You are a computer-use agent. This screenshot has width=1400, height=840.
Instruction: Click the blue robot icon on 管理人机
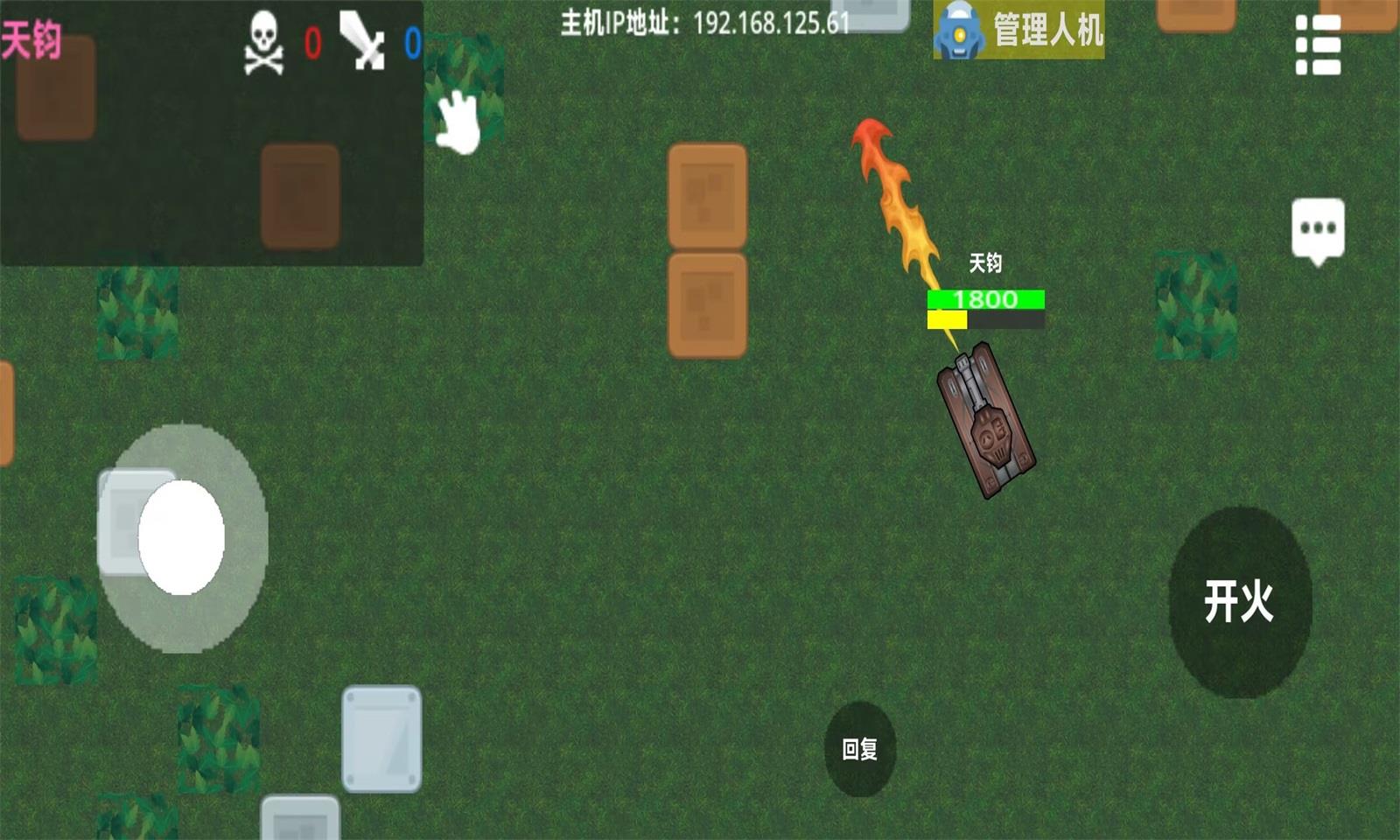961,31
